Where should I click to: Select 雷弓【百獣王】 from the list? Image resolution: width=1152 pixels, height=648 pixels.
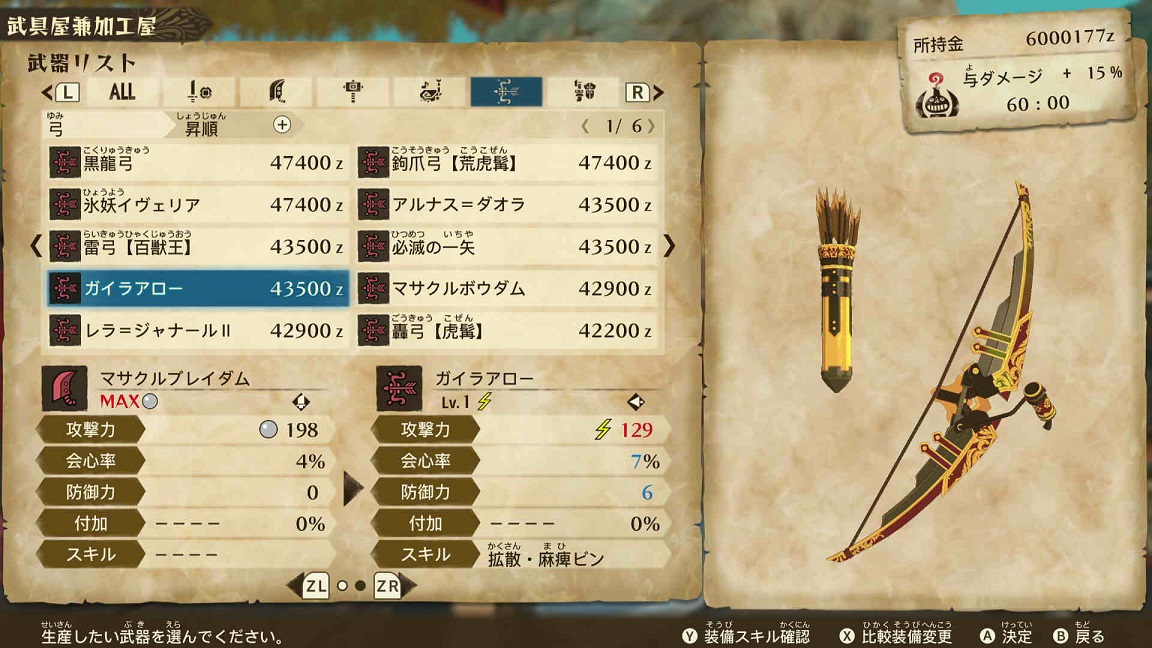tap(198, 247)
